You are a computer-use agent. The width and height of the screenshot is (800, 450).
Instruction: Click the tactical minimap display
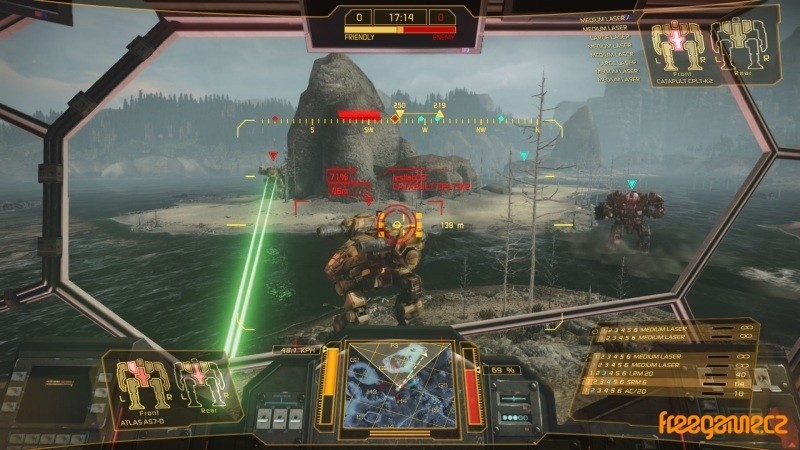pyautogui.click(x=399, y=382)
